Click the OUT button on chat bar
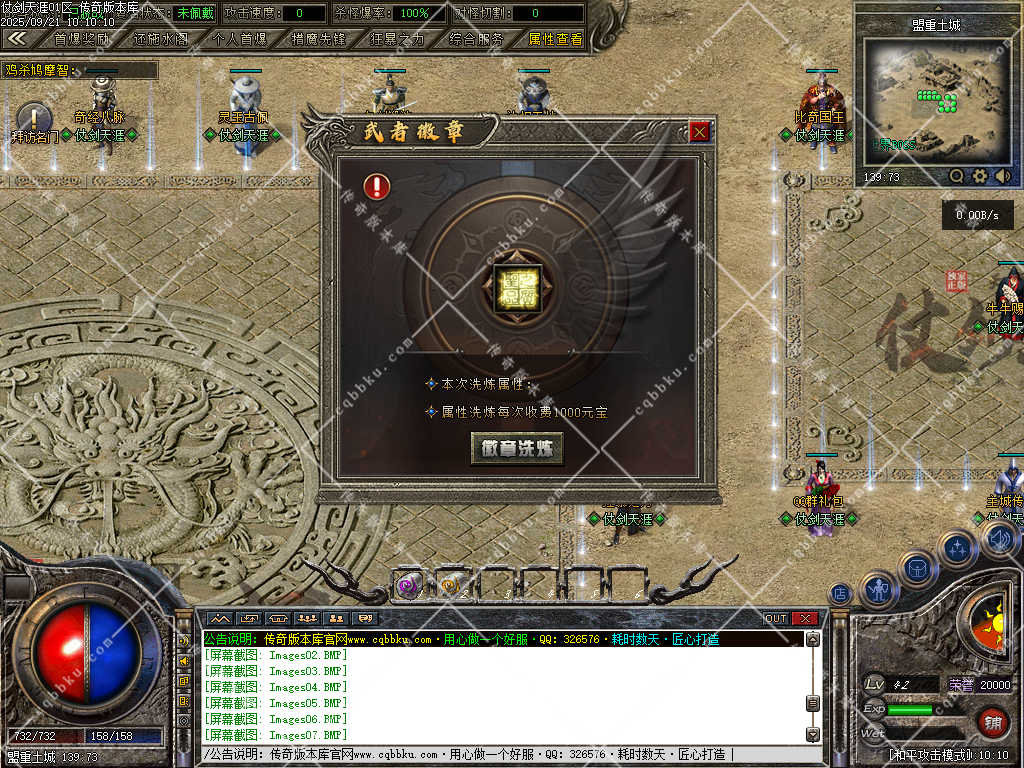Image resolution: width=1024 pixels, height=768 pixels. point(776,619)
